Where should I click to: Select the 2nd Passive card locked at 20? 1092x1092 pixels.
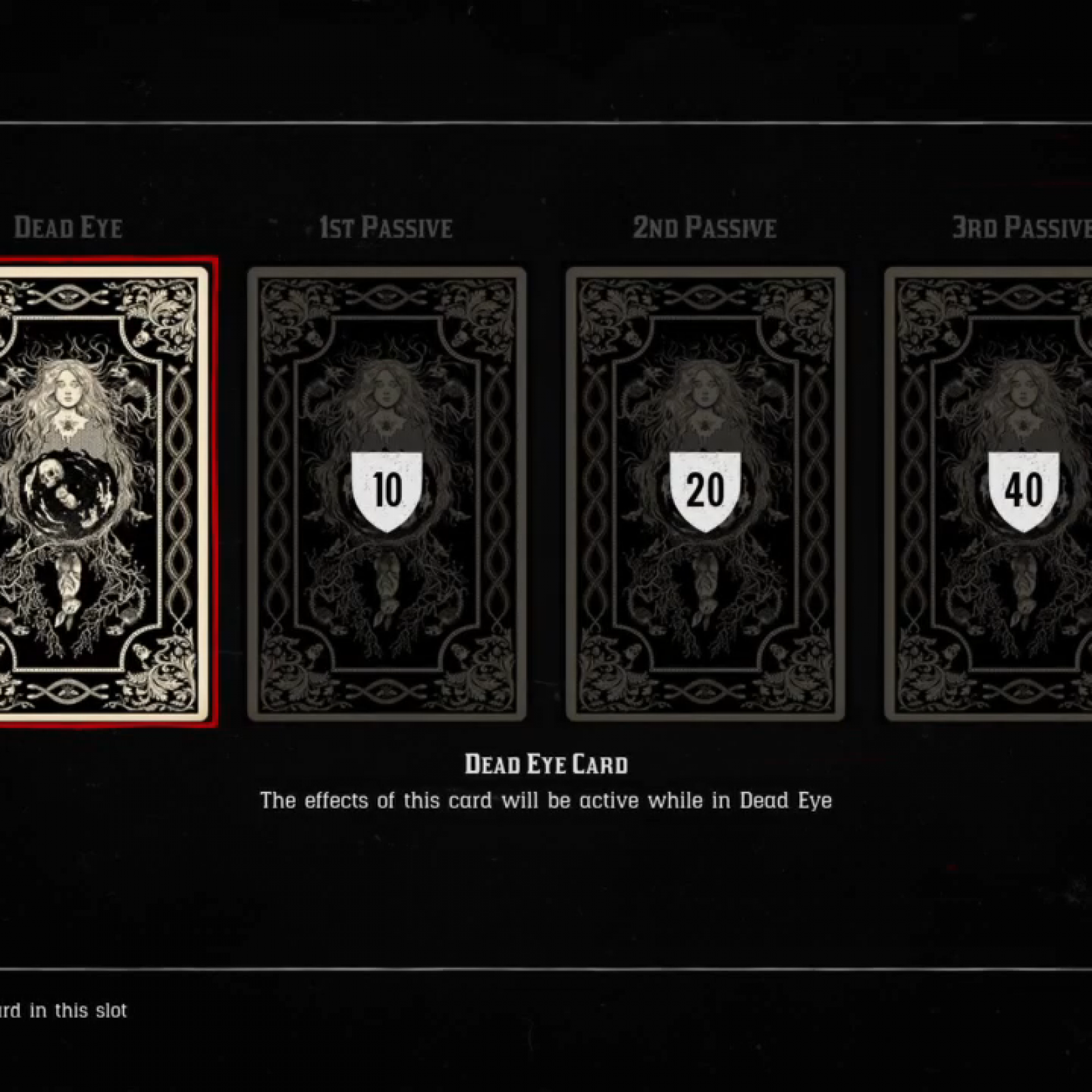click(705, 493)
